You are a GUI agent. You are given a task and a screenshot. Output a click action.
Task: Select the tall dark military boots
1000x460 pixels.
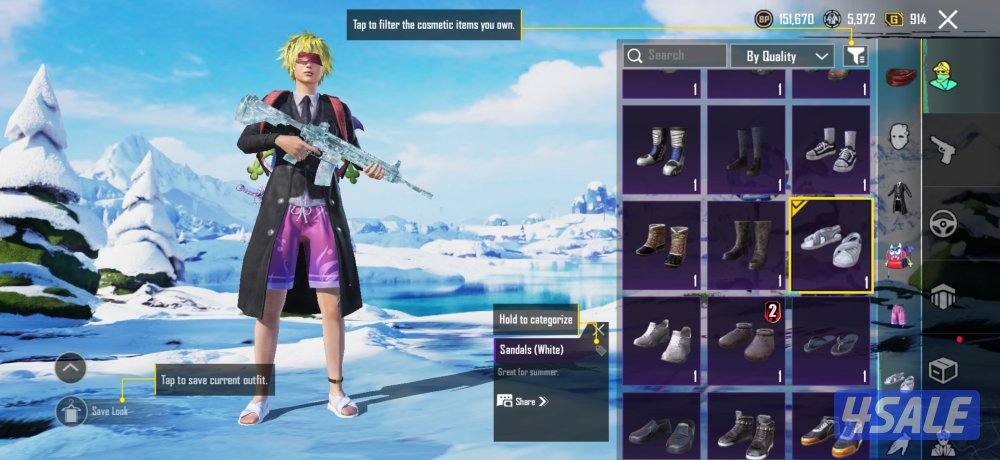(x=745, y=243)
